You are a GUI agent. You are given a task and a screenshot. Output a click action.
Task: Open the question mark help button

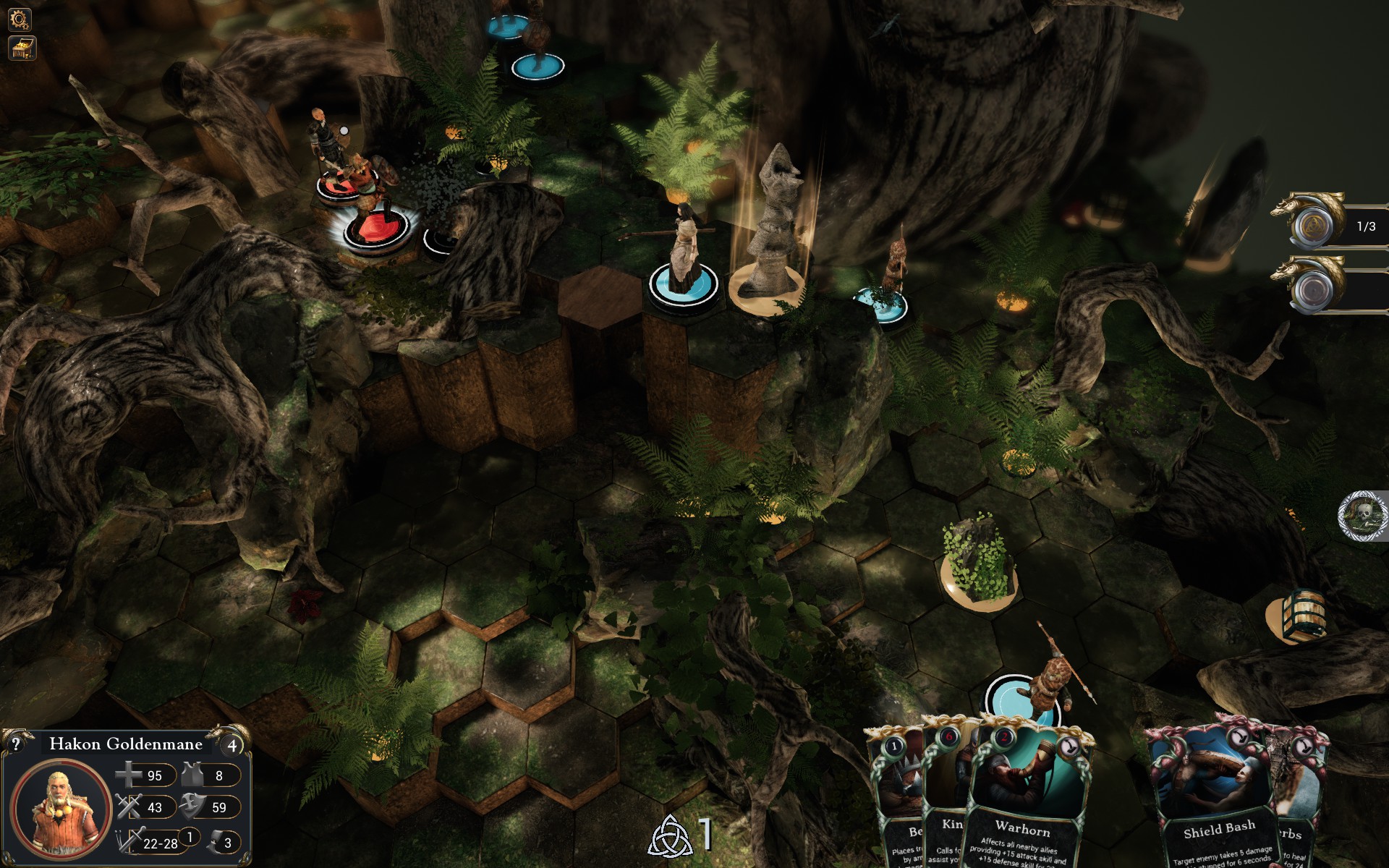(15, 744)
